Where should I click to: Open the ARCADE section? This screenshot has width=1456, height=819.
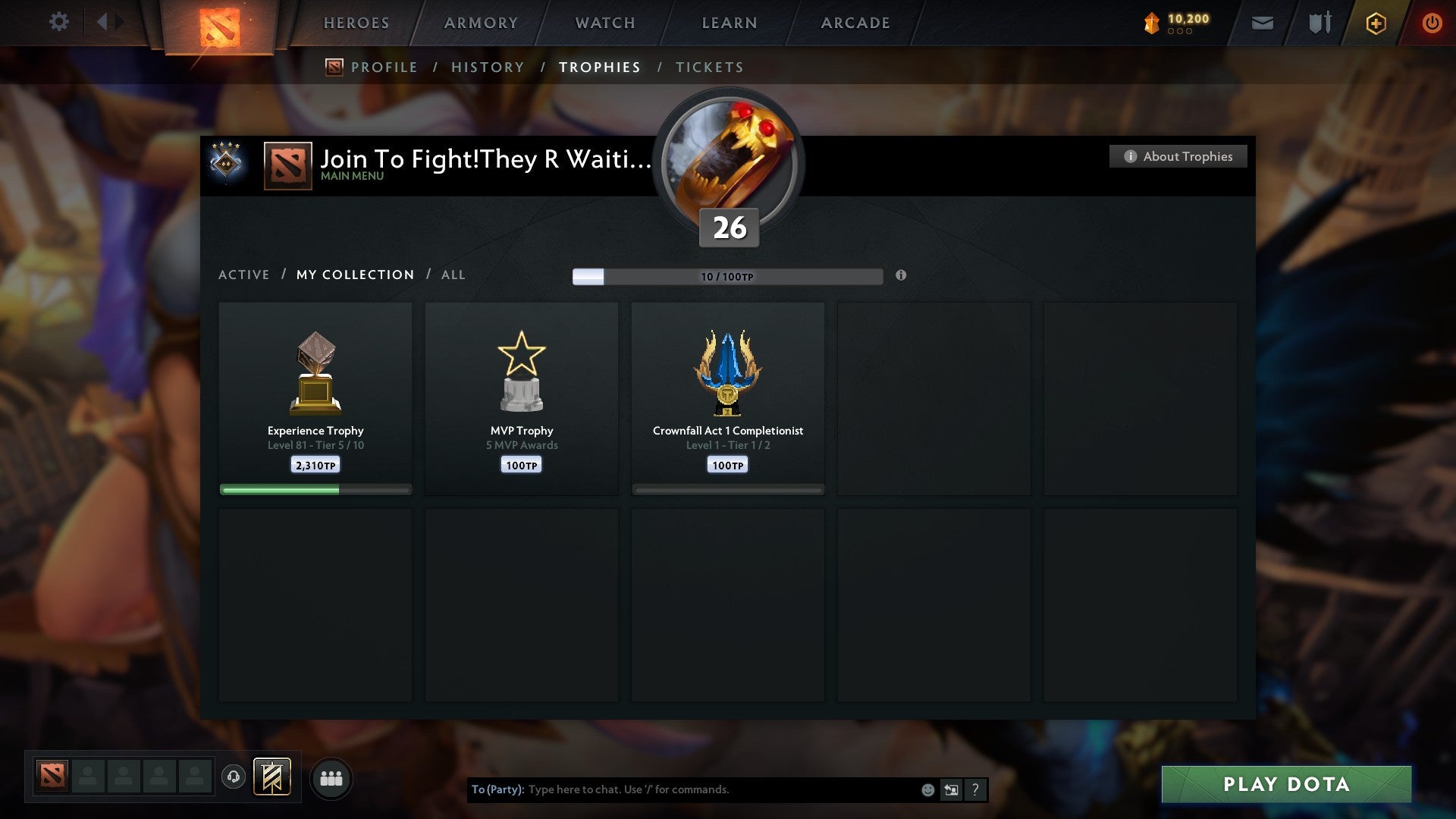(x=854, y=23)
